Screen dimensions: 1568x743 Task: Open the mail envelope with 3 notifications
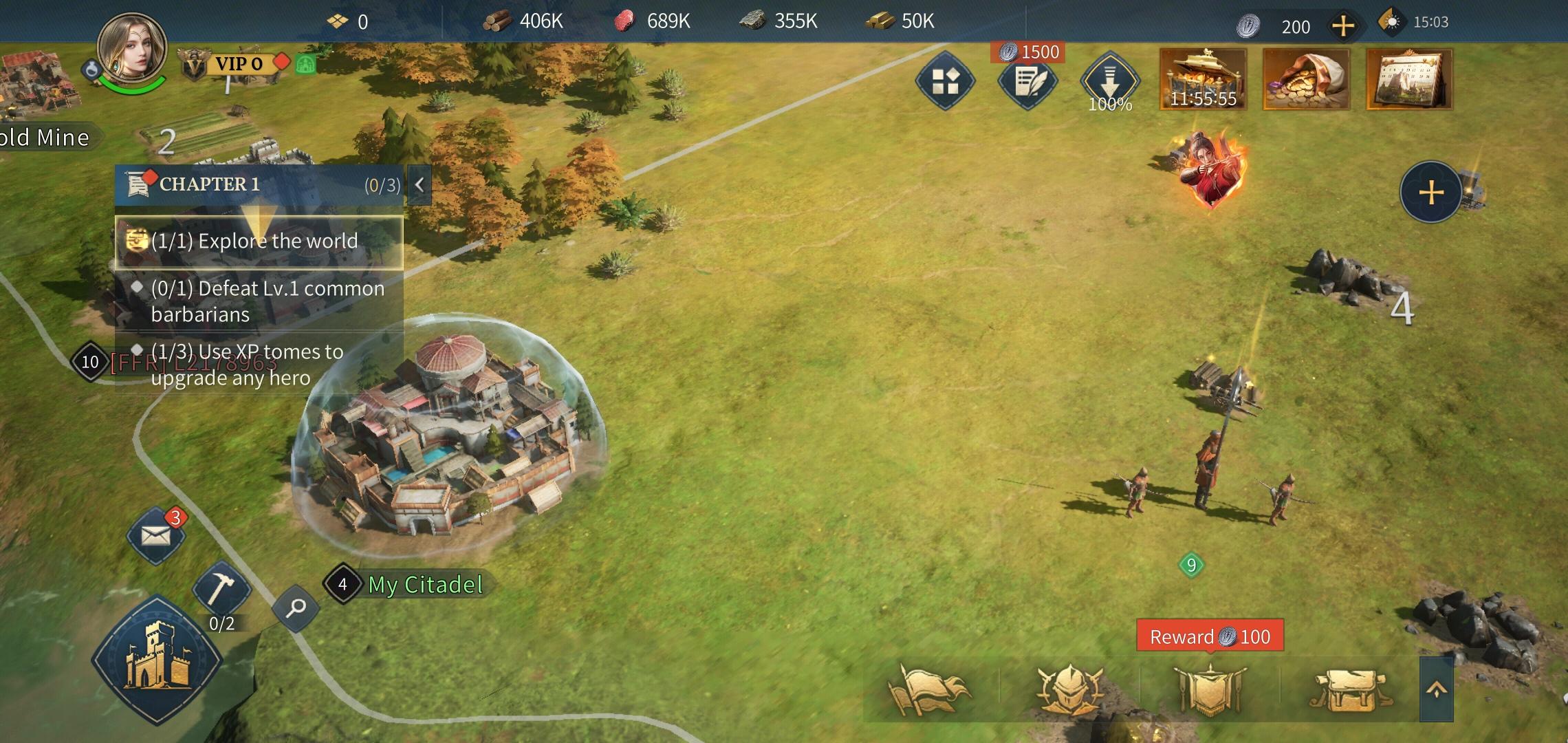156,535
